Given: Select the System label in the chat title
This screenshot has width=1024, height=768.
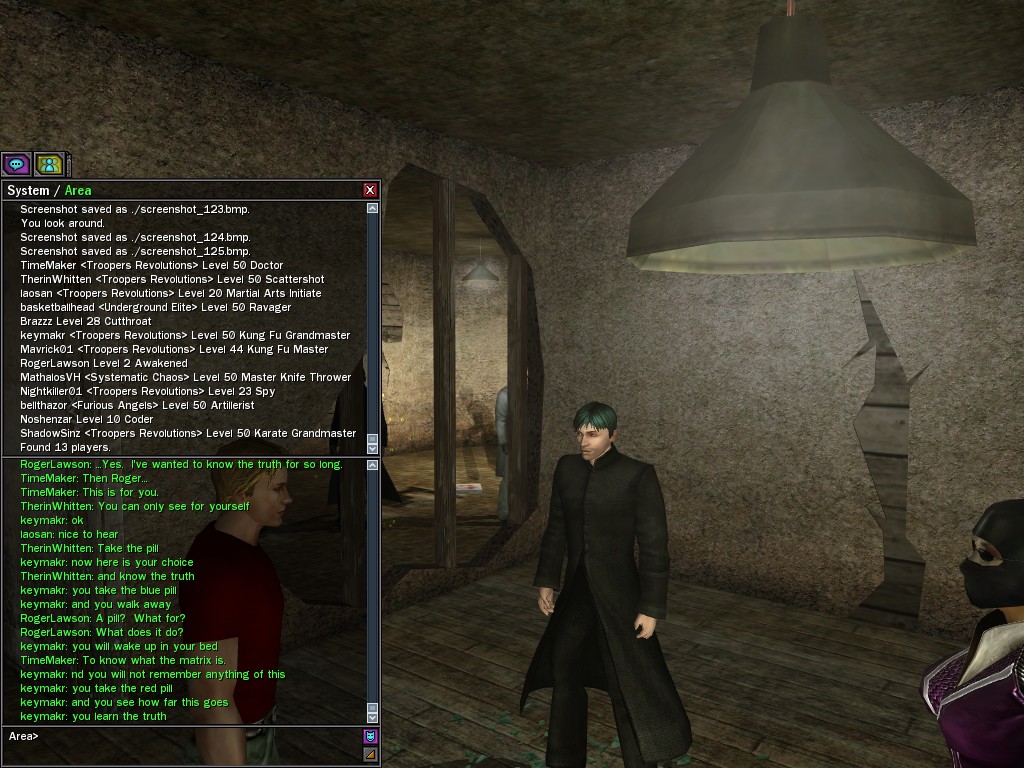Looking at the screenshot, I should 28,190.
